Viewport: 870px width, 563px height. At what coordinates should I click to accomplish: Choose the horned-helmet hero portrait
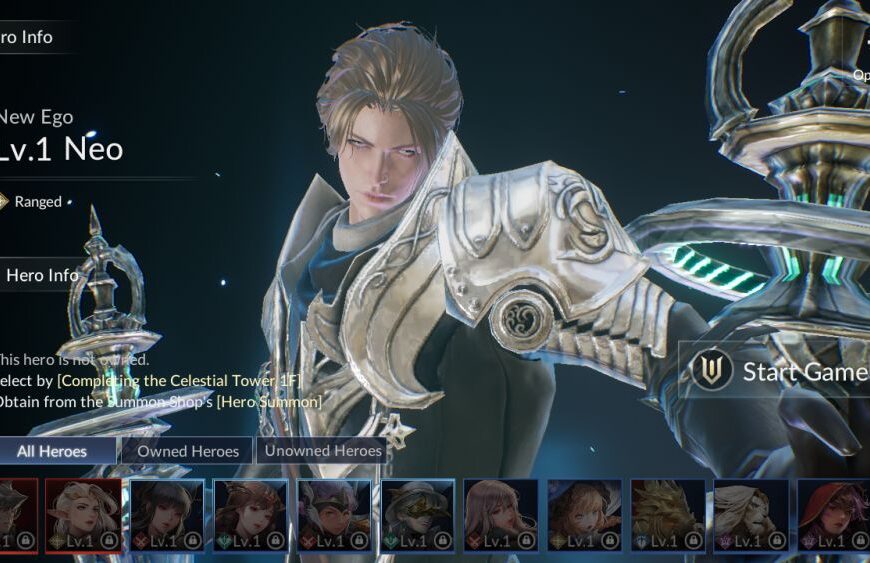click(x=333, y=515)
